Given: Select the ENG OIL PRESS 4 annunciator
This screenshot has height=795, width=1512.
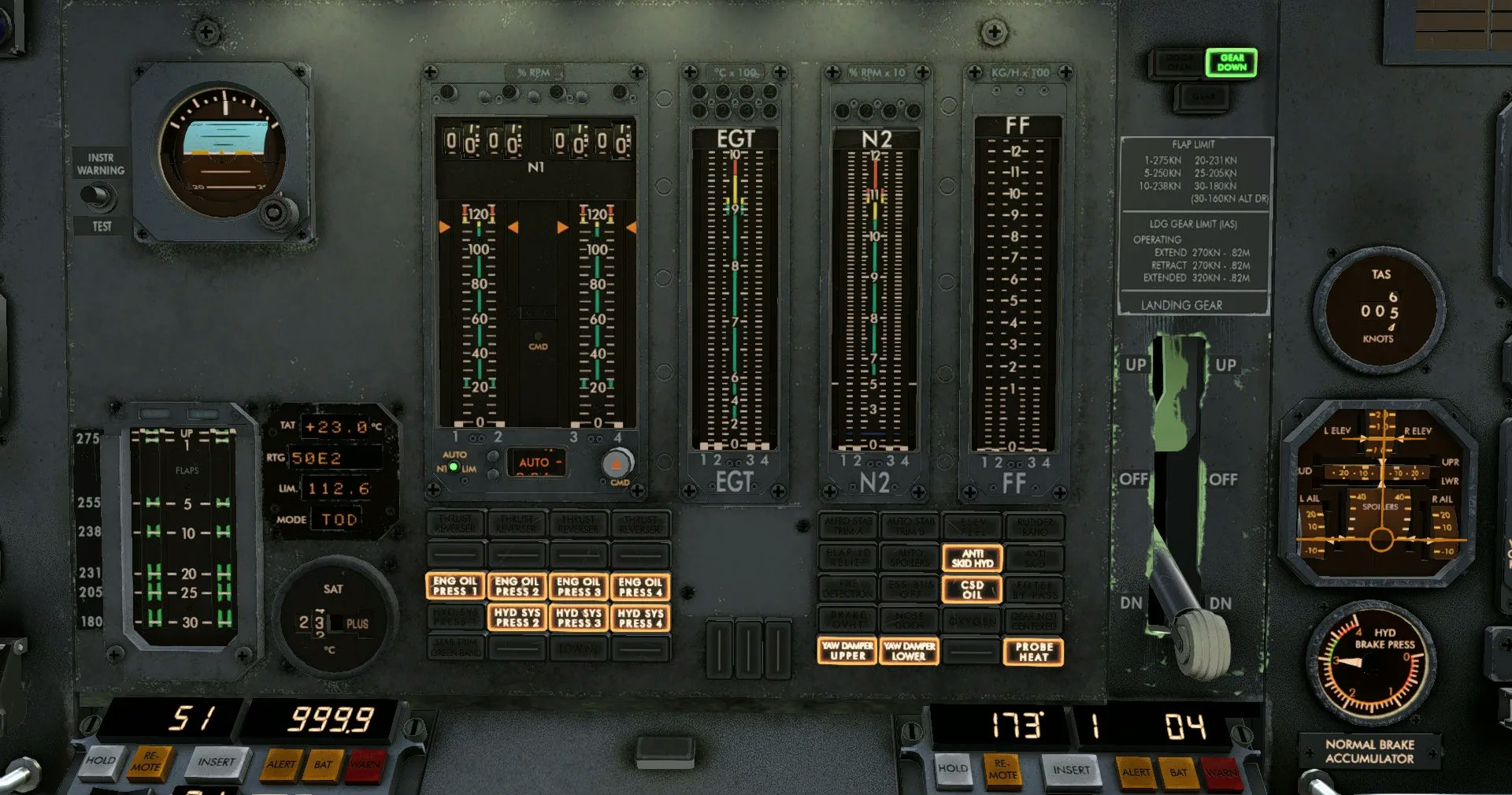Looking at the screenshot, I should [640, 587].
